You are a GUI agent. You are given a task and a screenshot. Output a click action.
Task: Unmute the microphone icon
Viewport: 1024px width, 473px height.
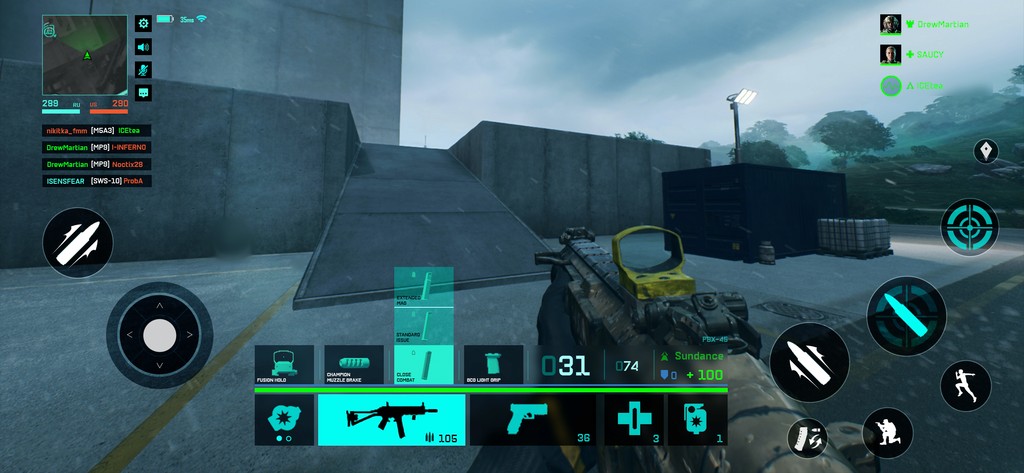(x=143, y=69)
